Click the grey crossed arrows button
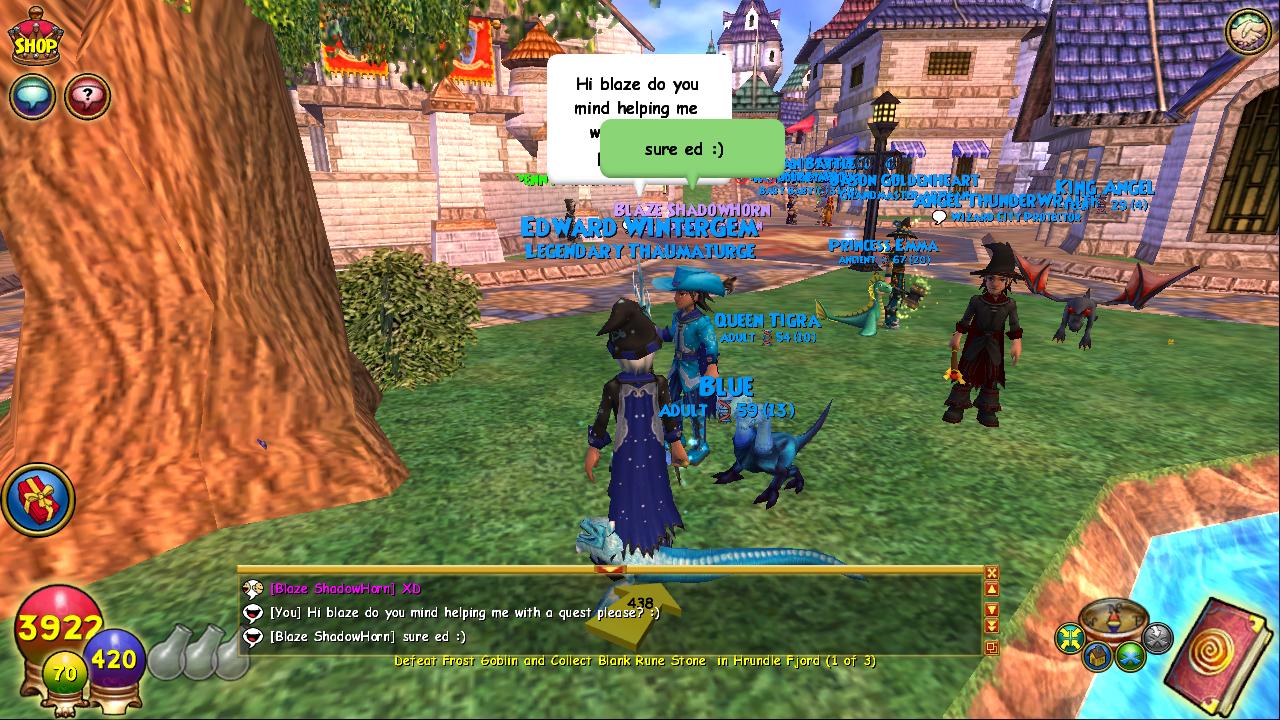Viewport: 1280px width, 720px height. pos(1157,637)
